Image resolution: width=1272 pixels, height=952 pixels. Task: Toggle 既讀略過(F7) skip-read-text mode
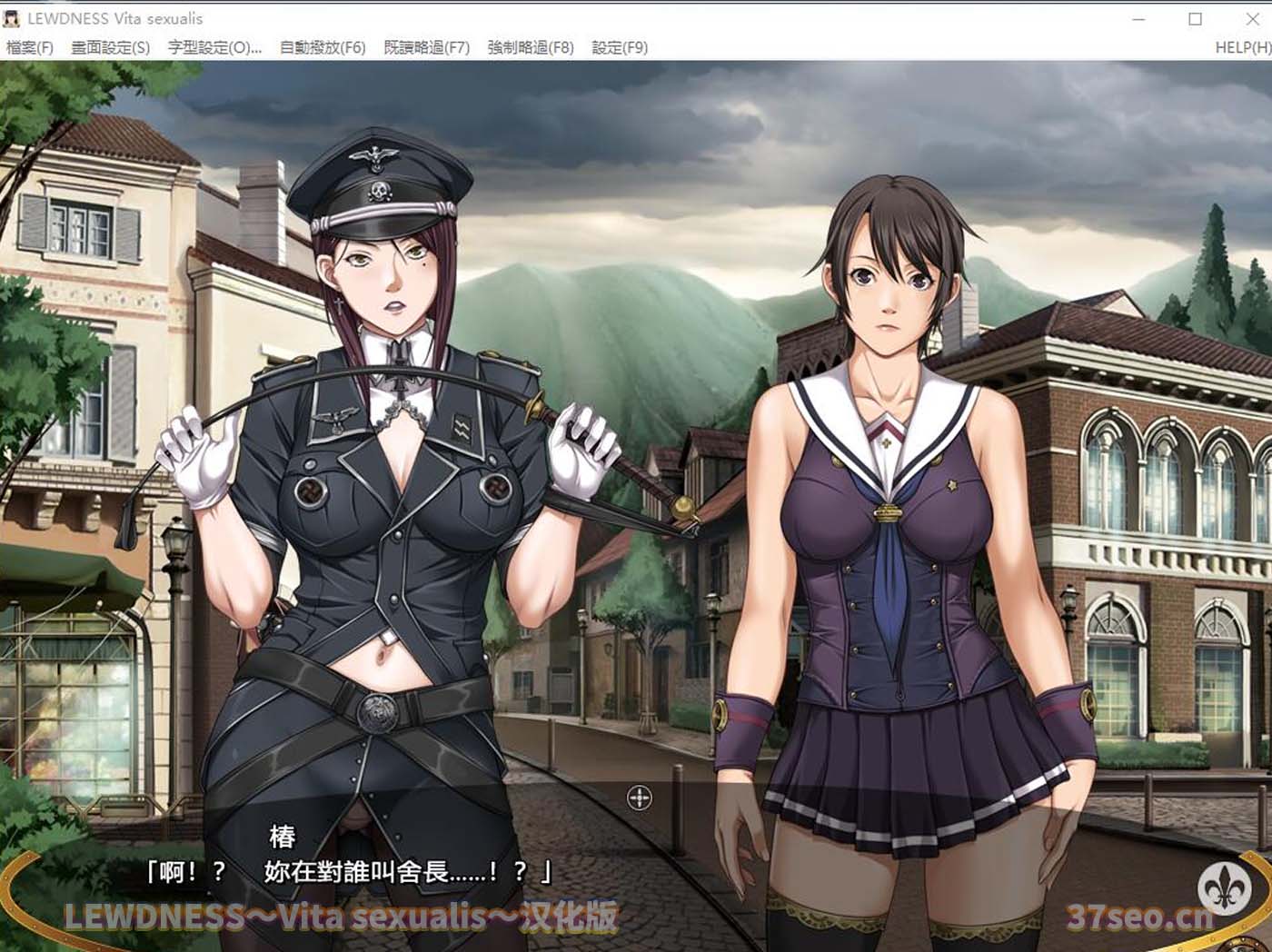tap(427, 47)
